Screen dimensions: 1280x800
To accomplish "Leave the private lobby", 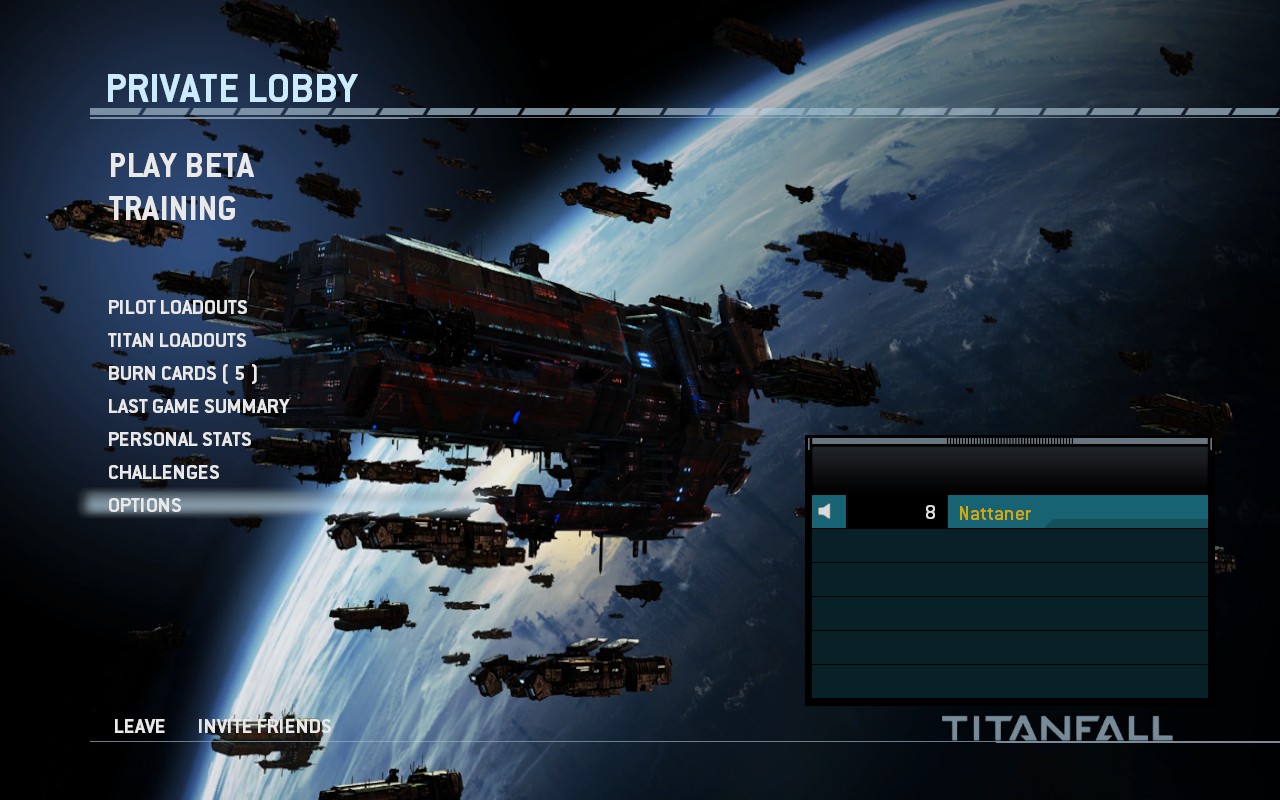I will point(139,726).
